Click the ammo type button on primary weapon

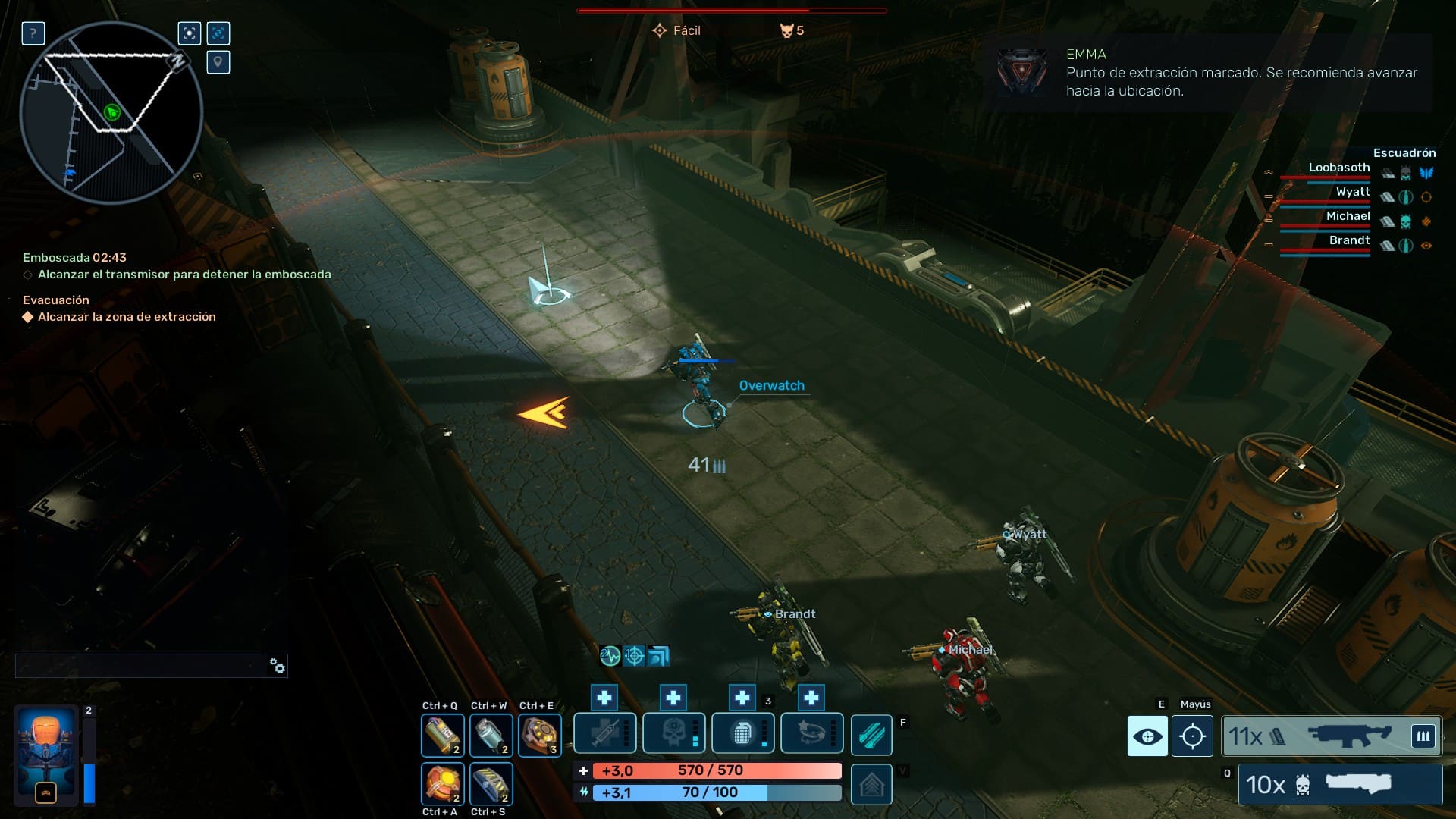click(1423, 736)
